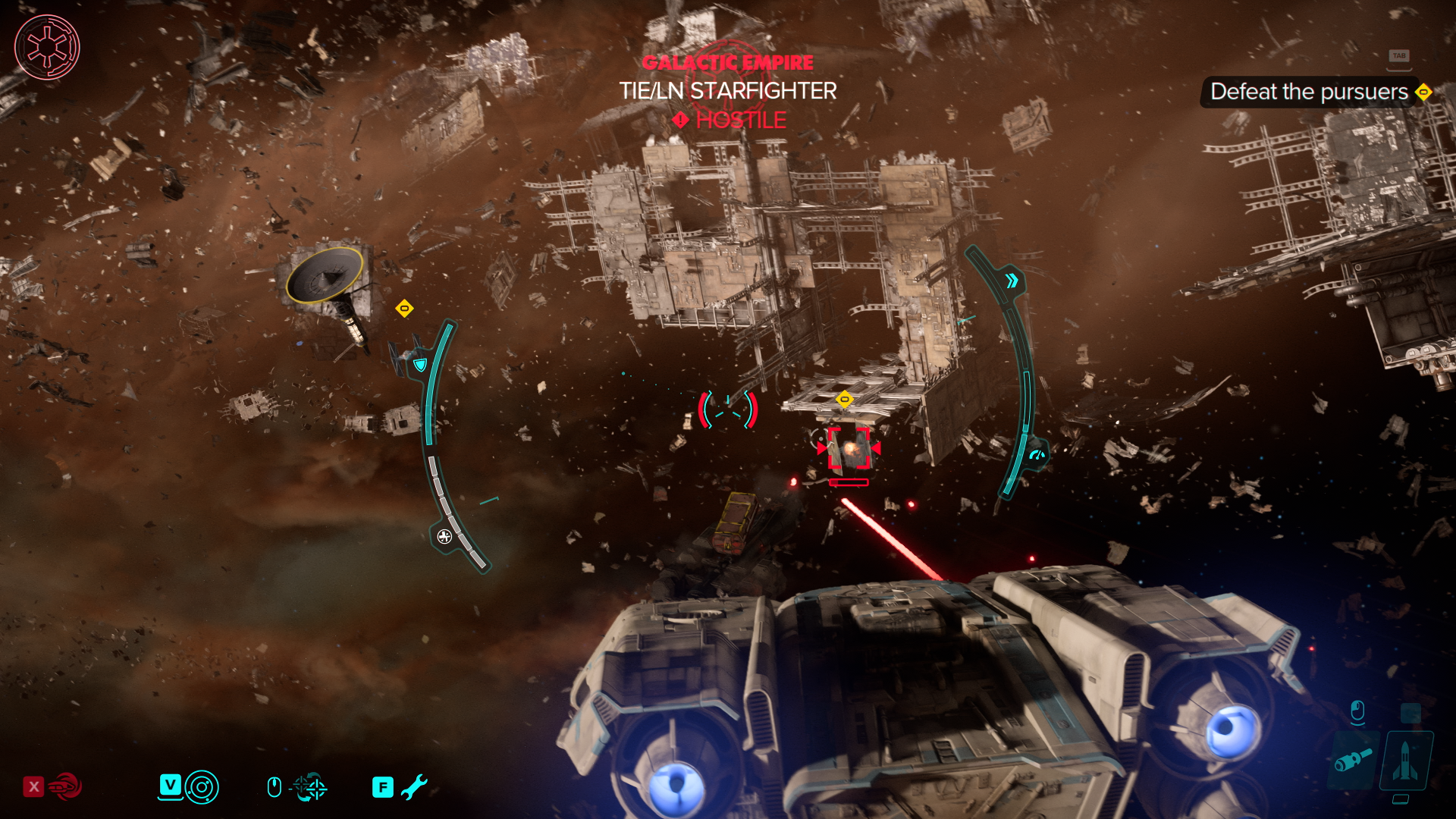
Task: Click the speedometer icon on right gauge
Action: click(x=1037, y=455)
